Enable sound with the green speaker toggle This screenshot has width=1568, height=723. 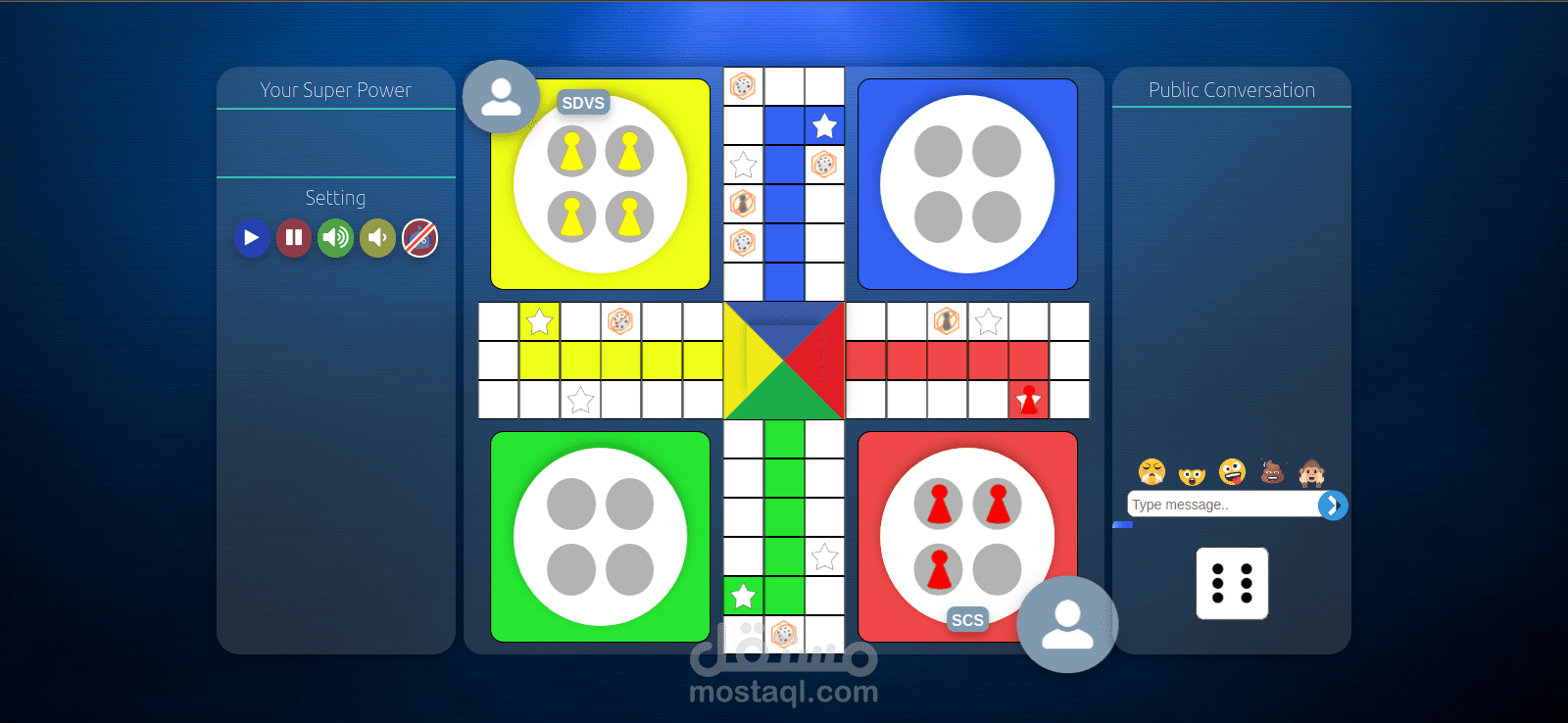point(335,238)
